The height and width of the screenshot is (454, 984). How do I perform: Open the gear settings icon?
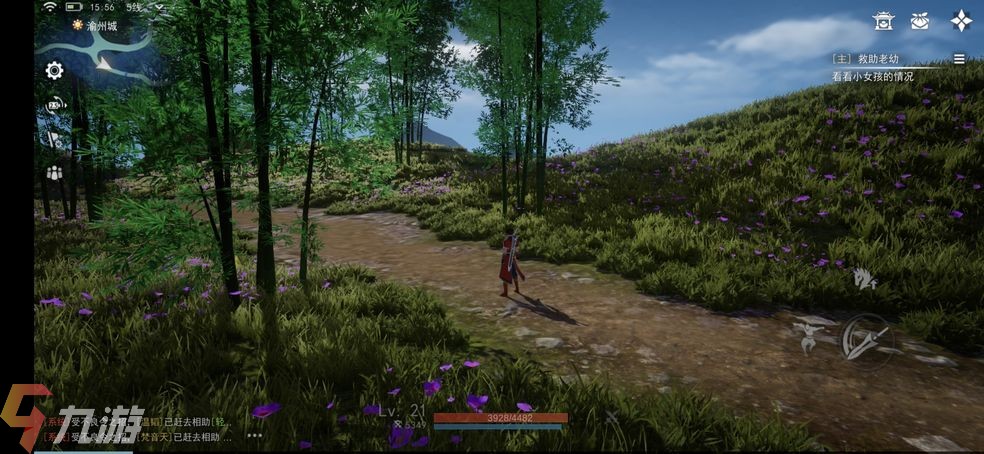54,70
